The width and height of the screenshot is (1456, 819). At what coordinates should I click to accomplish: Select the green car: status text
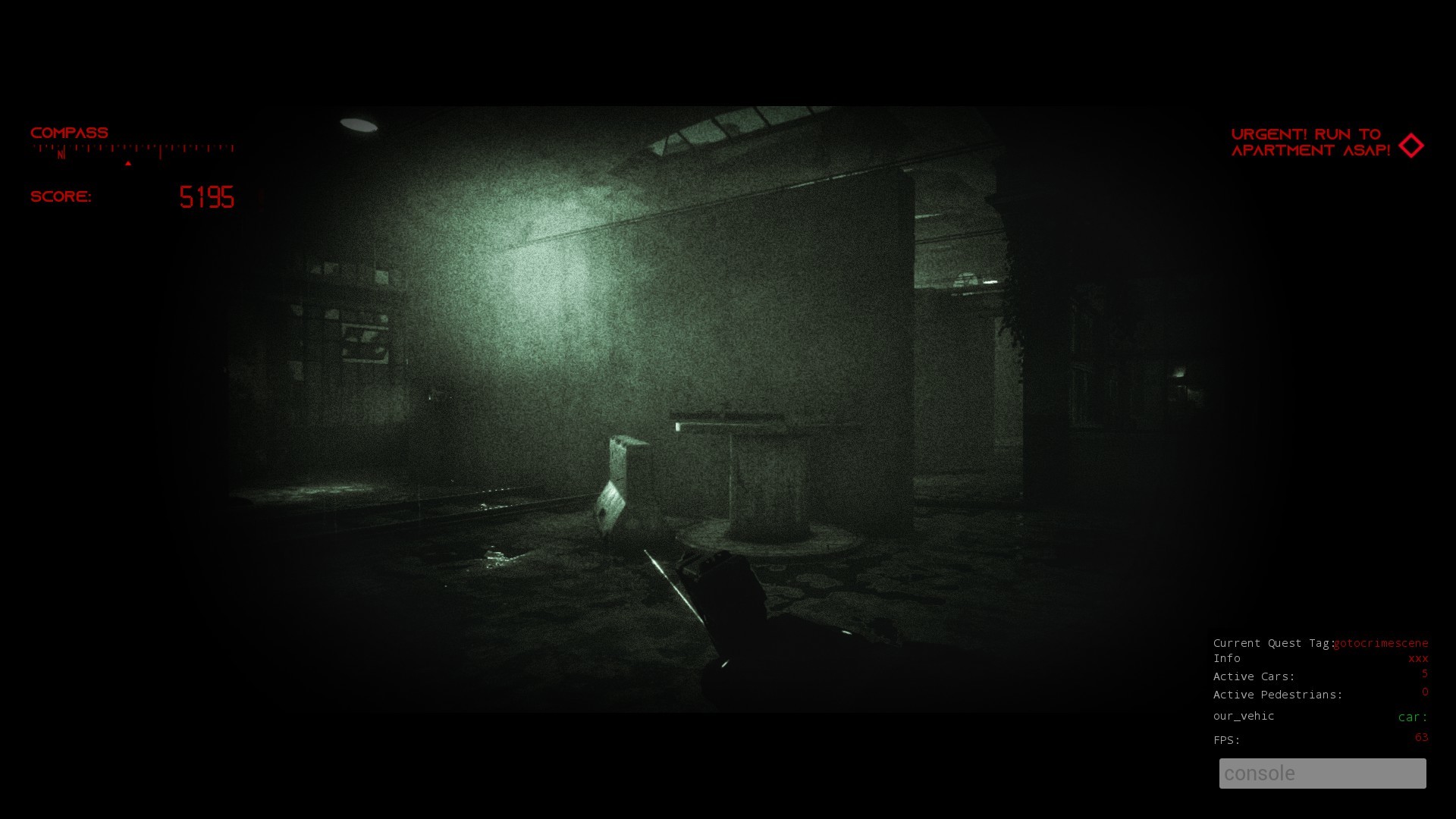(1411, 717)
